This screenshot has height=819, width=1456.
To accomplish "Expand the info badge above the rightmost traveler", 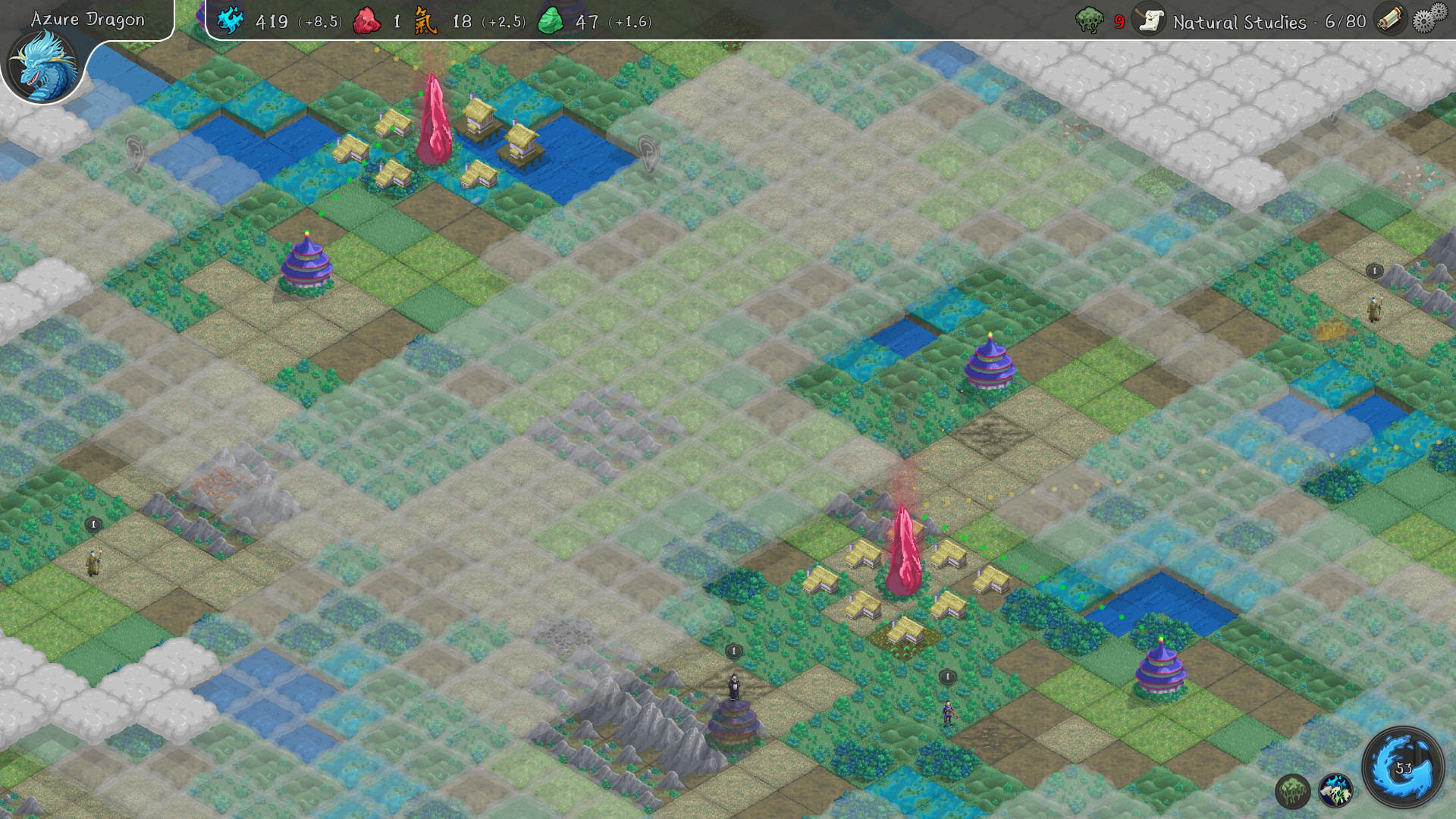I will point(1376,269).
